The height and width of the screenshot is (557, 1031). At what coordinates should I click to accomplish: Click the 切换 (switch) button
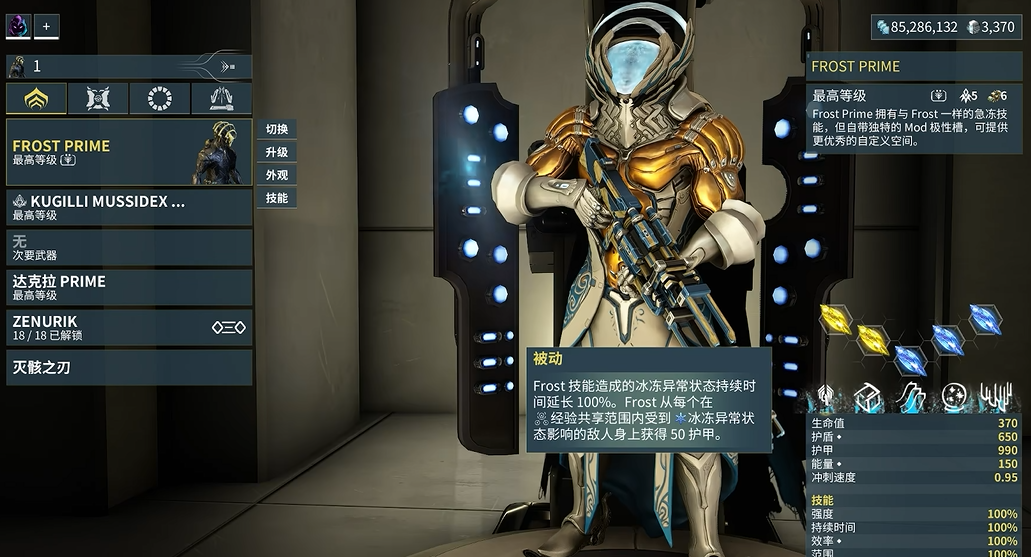[x=277, y=129]
